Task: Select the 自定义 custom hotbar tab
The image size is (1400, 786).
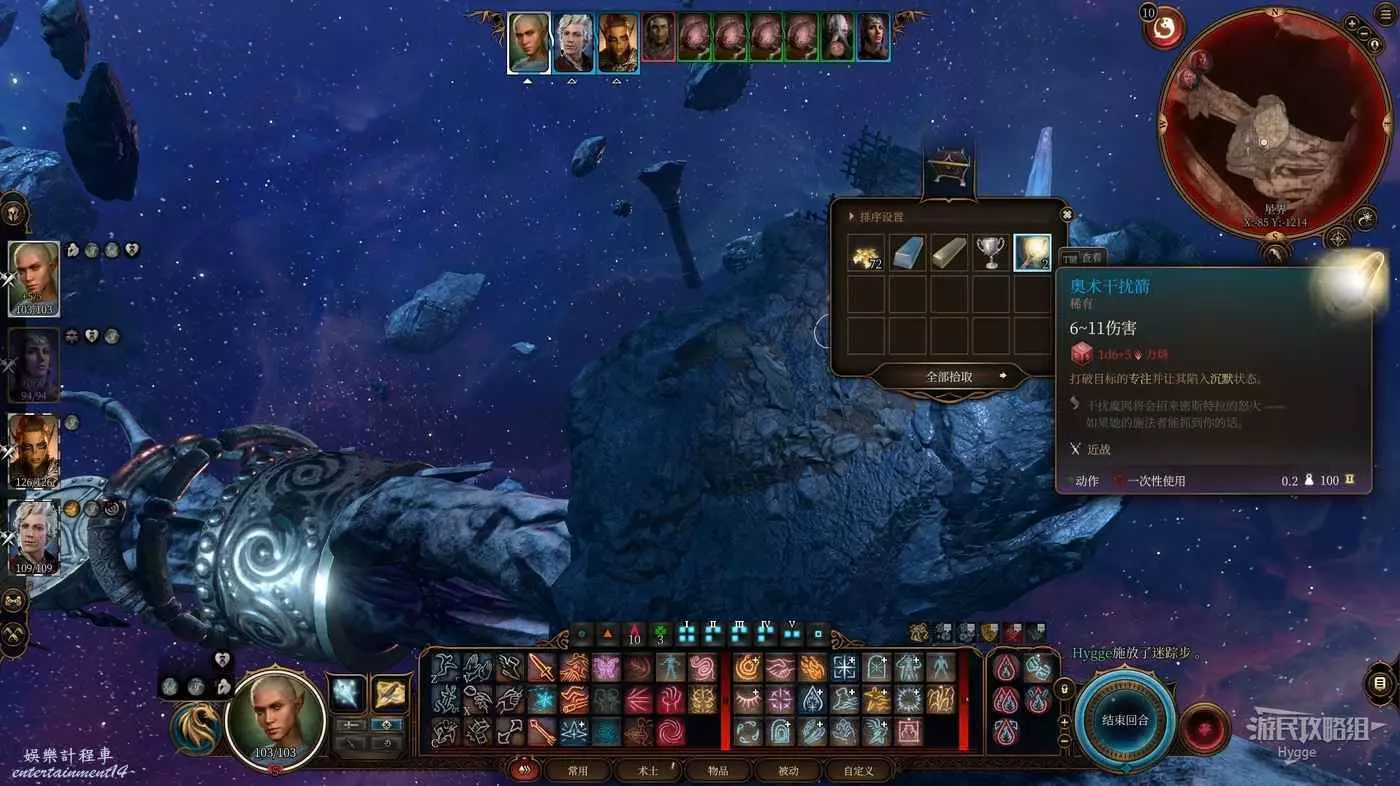Action: (x=858, y=771)
